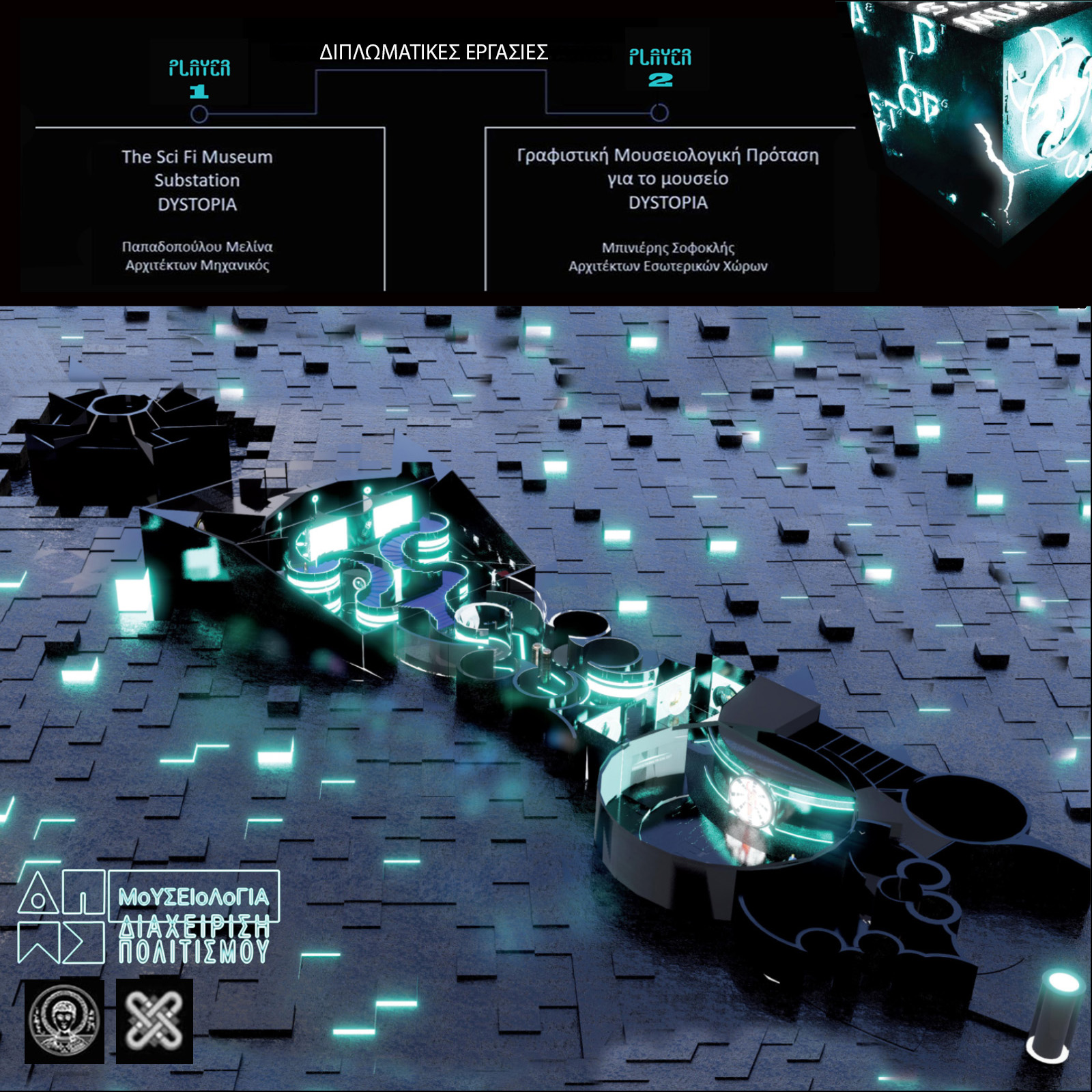Select the Player 2 label

tap(660, 67)
